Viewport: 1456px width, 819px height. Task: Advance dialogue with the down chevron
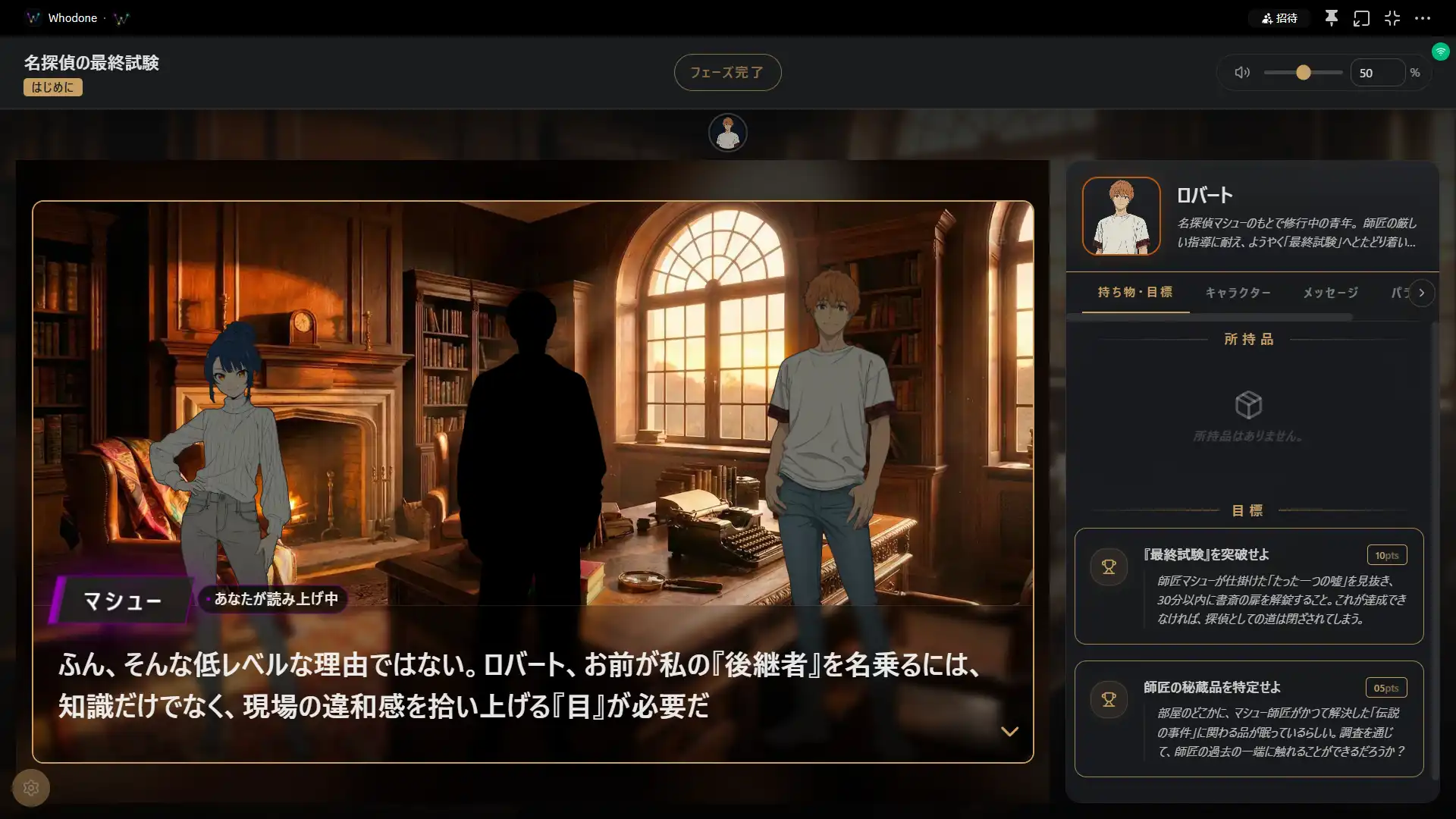1009,732
